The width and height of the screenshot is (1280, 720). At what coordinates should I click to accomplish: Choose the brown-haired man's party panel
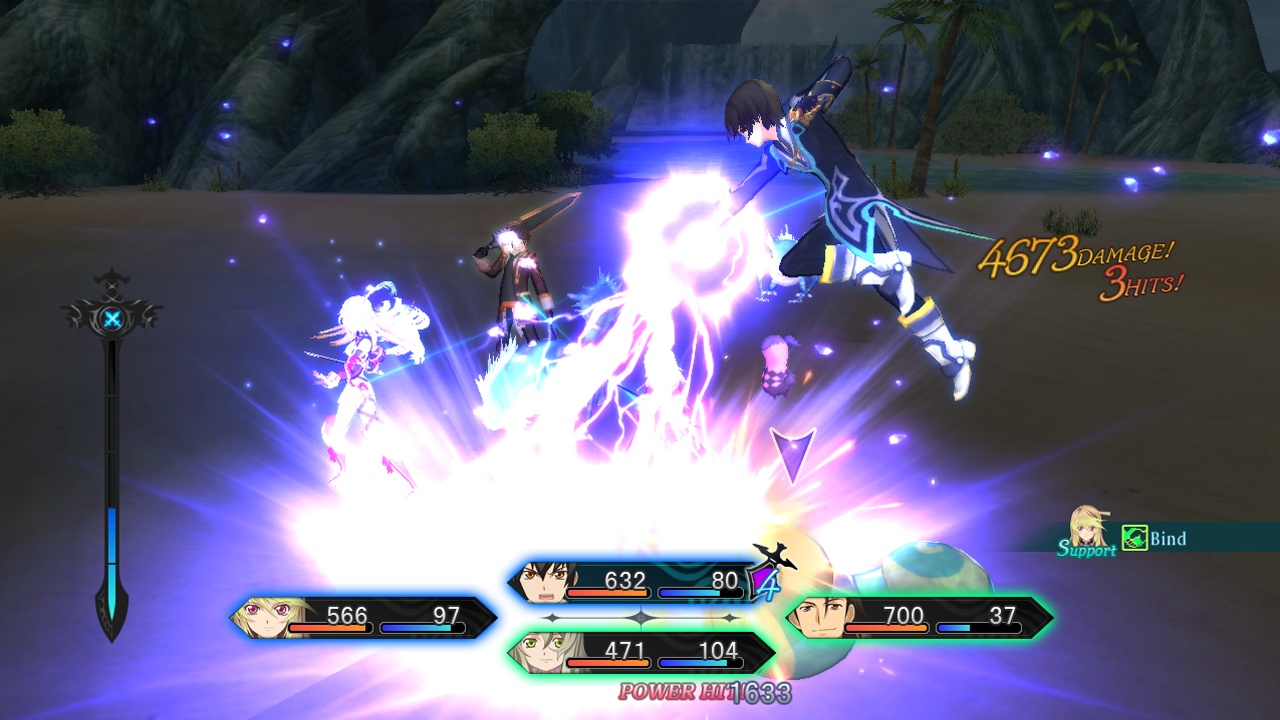click(919, 617)
